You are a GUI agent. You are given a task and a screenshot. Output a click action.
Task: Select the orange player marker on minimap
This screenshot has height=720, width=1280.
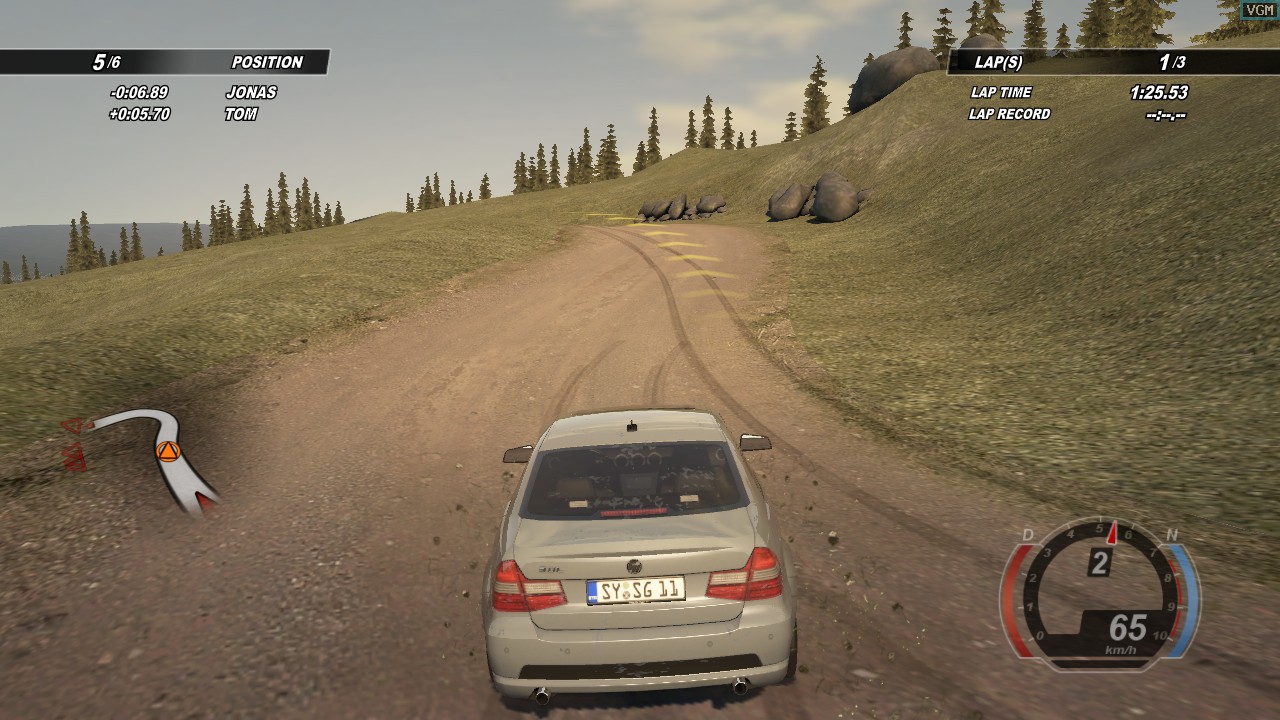point(167,451)
